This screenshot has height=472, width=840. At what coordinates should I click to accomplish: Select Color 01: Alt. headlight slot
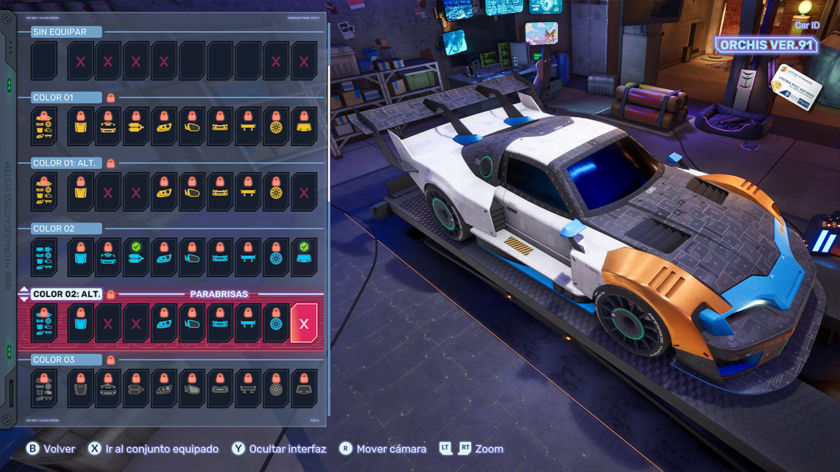[x=164, y=192]
